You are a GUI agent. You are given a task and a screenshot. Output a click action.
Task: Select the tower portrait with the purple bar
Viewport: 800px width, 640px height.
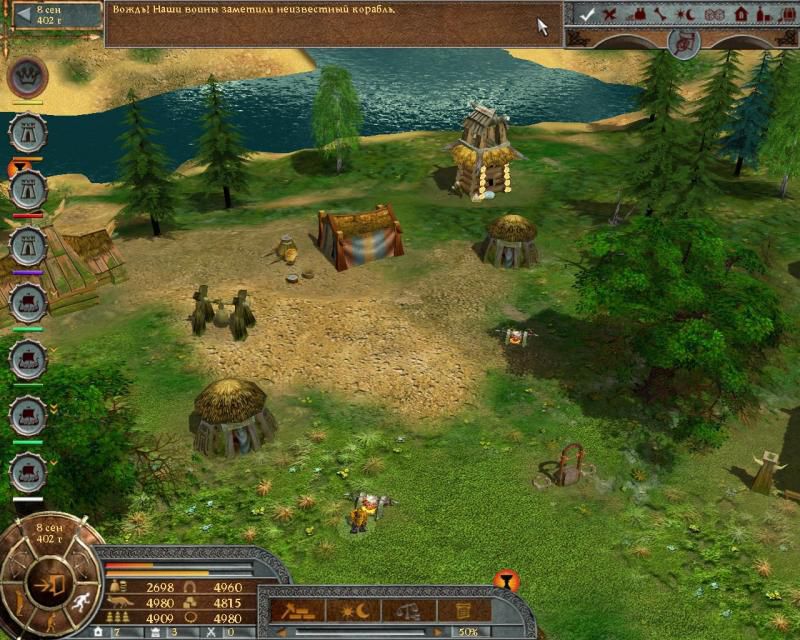click(x=26, y=245)
